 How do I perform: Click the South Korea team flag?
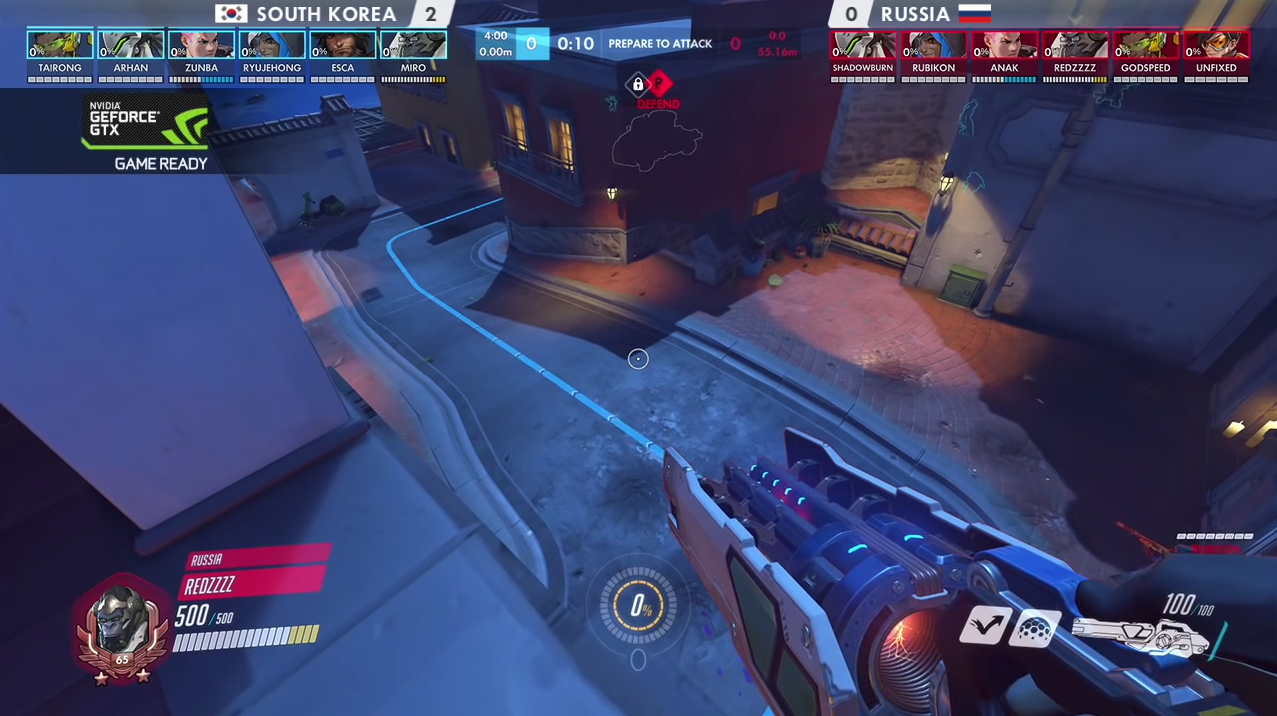[x=231, y=14]
